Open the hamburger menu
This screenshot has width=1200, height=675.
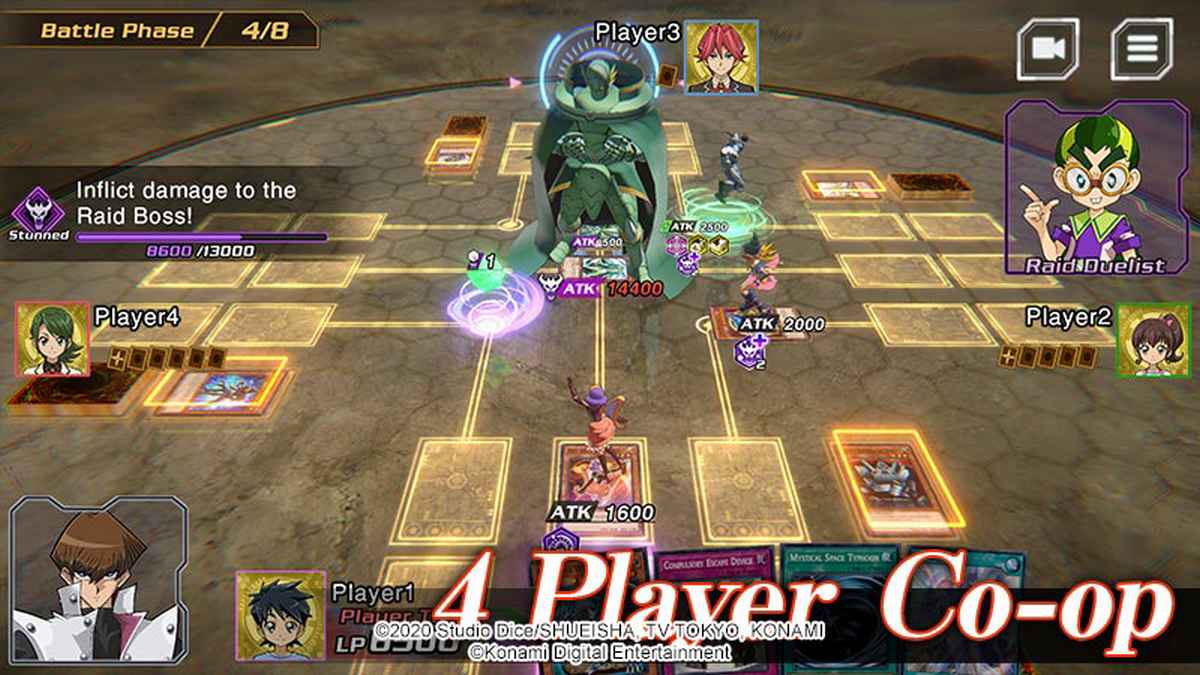[1141, 48]
